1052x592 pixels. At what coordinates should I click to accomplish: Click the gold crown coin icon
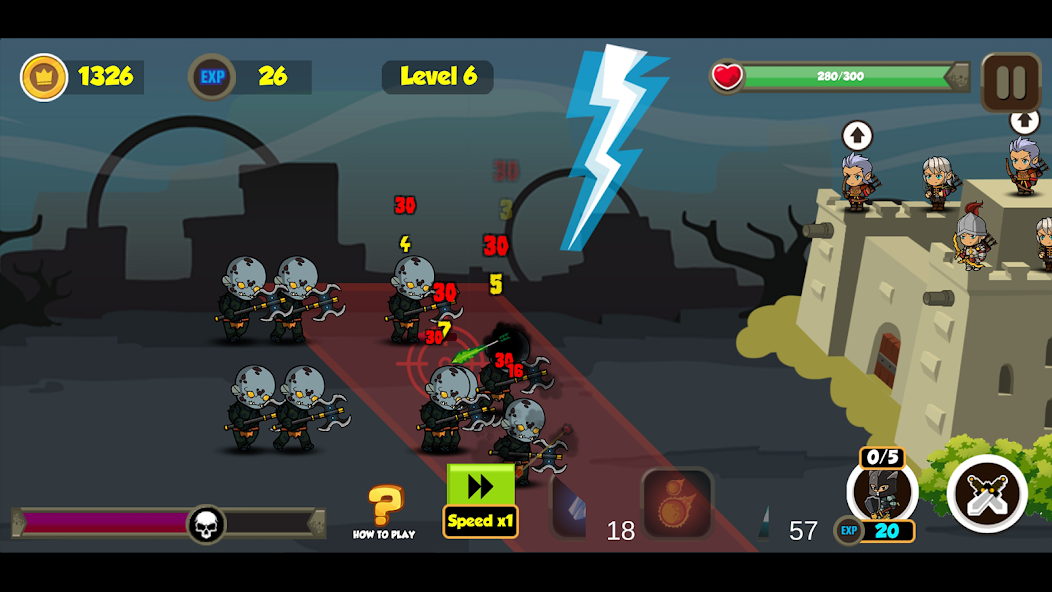click(44, 77)
